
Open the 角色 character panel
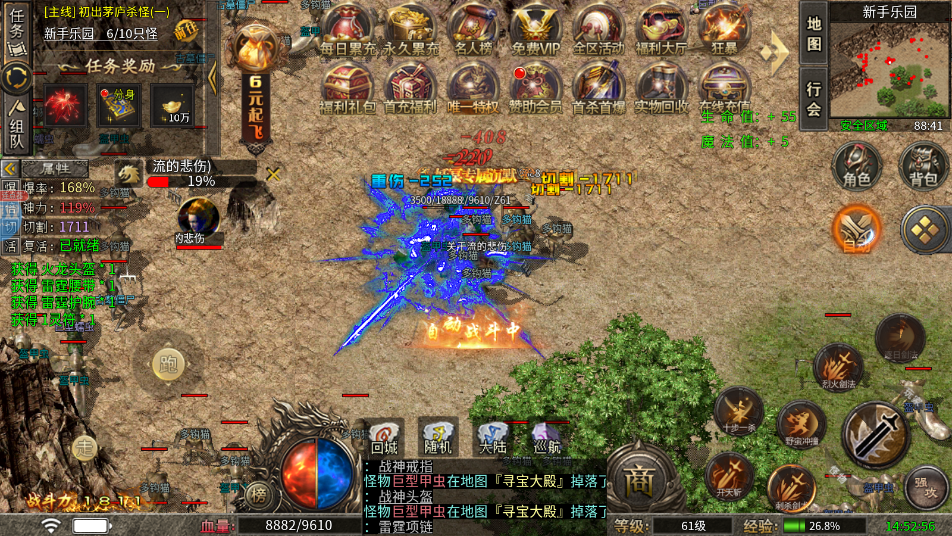coord(857,166)
